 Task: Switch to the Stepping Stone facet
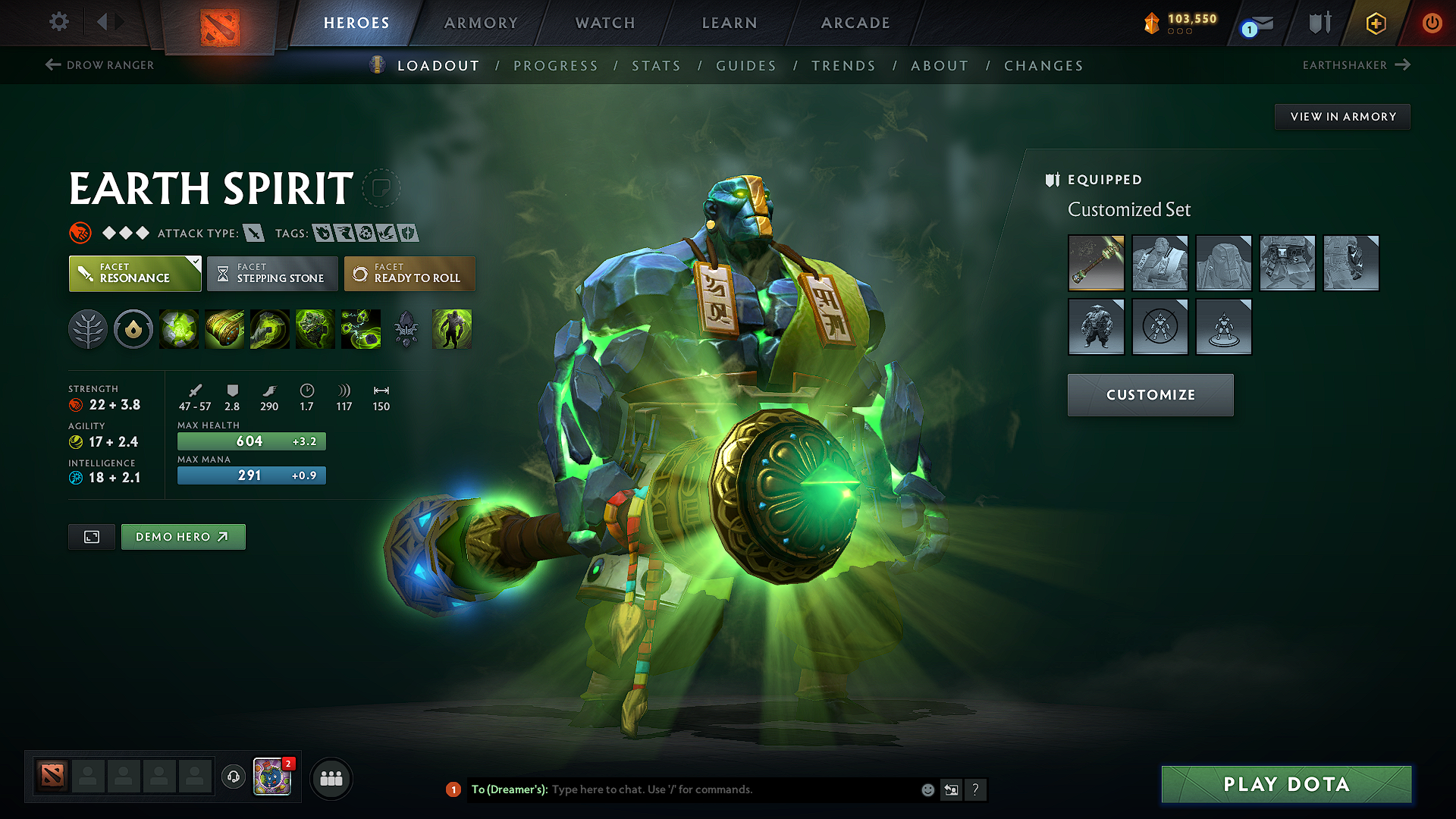click(271, 273)
